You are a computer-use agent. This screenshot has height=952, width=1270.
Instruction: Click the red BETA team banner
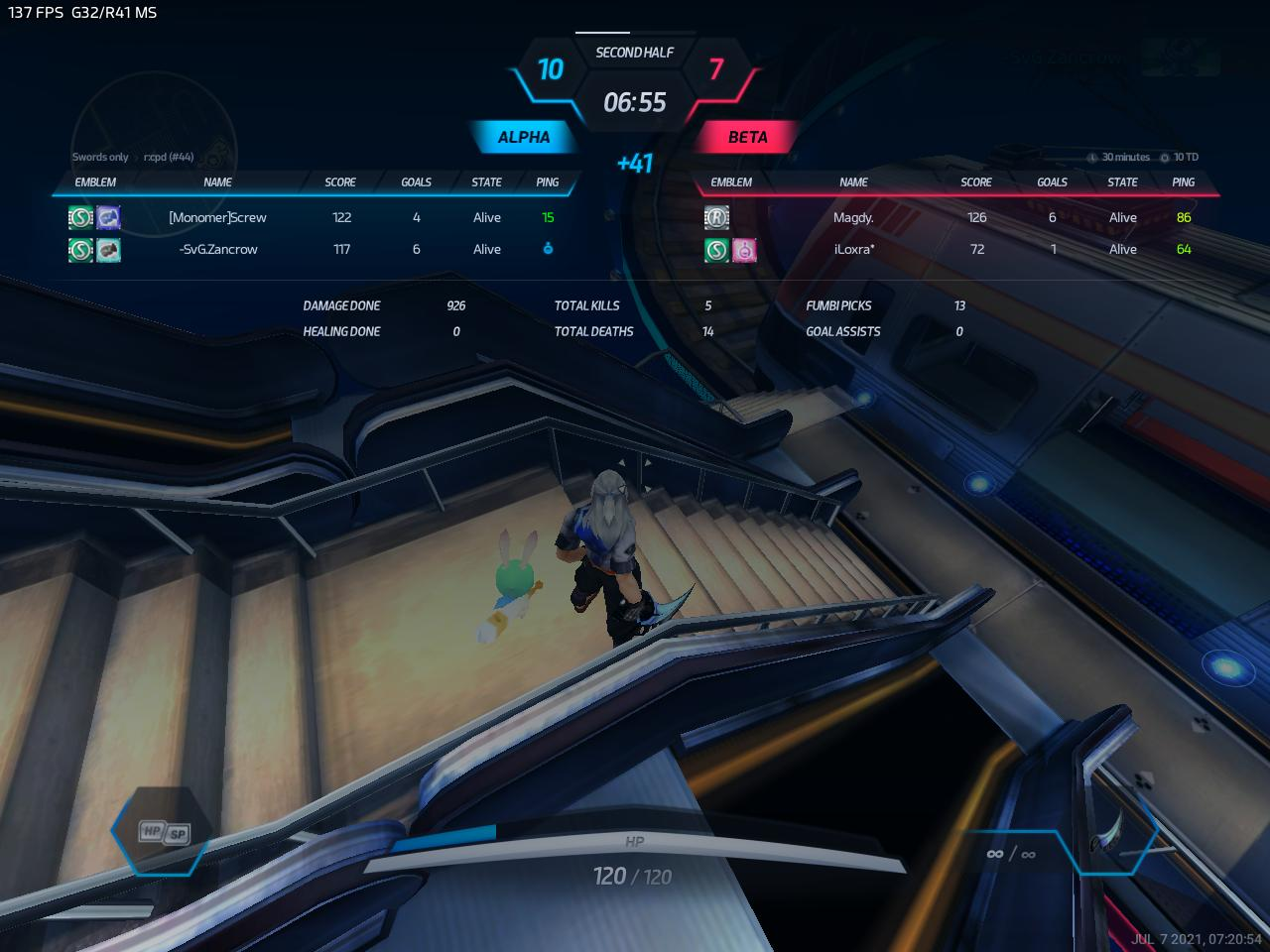click(747, 137)
